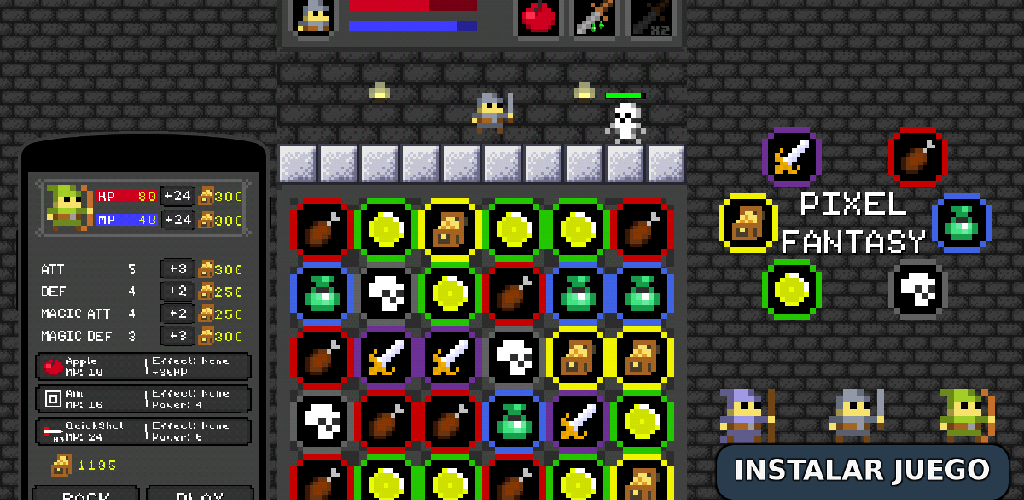
Task: Click the knight portrait in top bar
Action: coord(314,18)
